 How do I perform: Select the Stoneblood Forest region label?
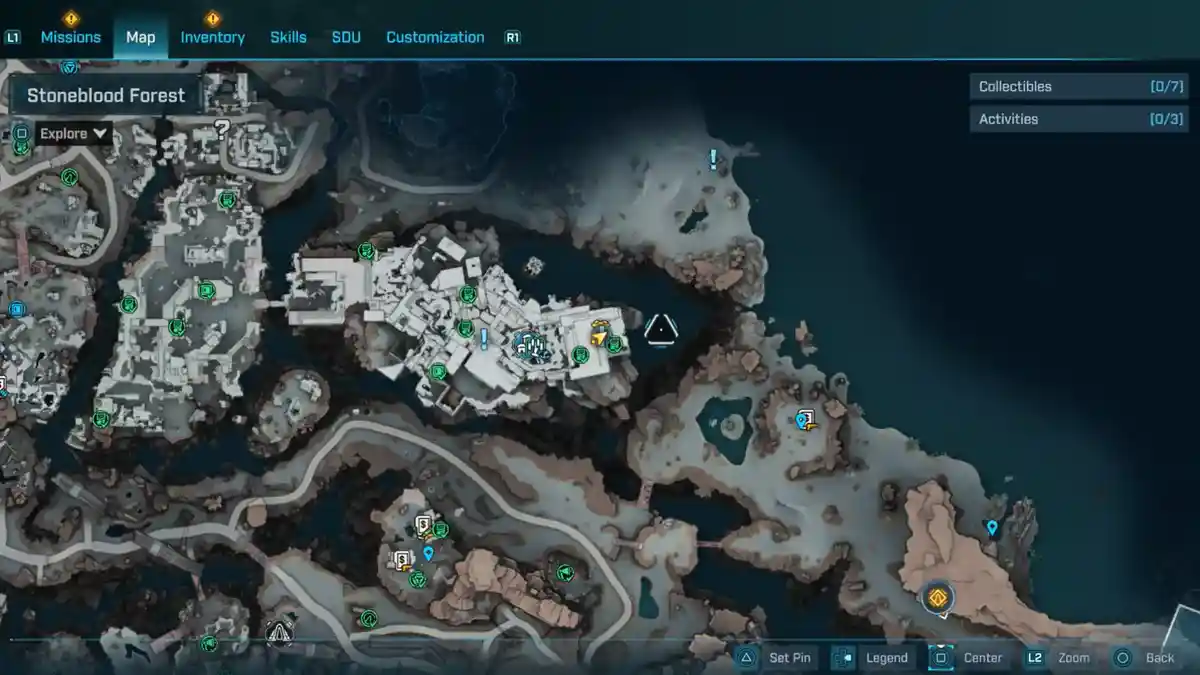106,96
